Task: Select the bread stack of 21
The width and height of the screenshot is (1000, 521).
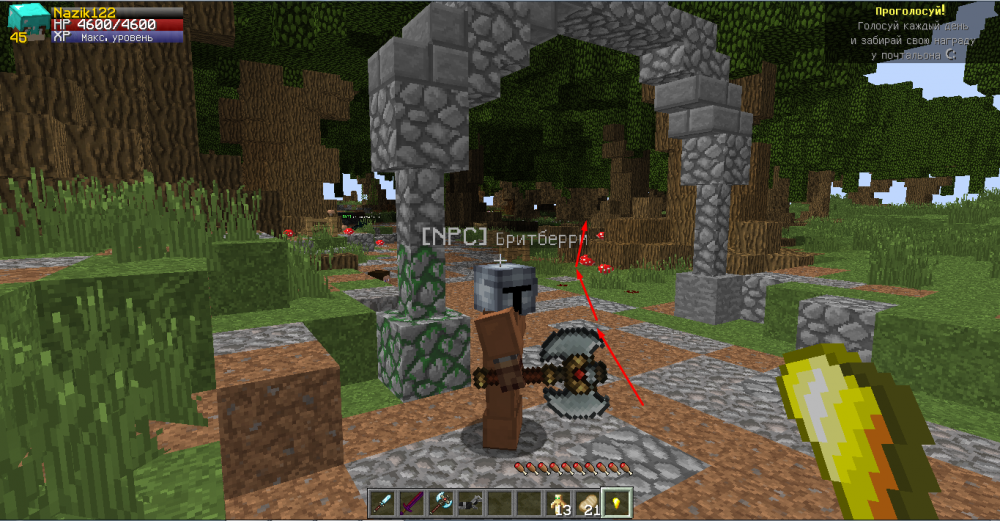Action: click(x=587, y=502)
